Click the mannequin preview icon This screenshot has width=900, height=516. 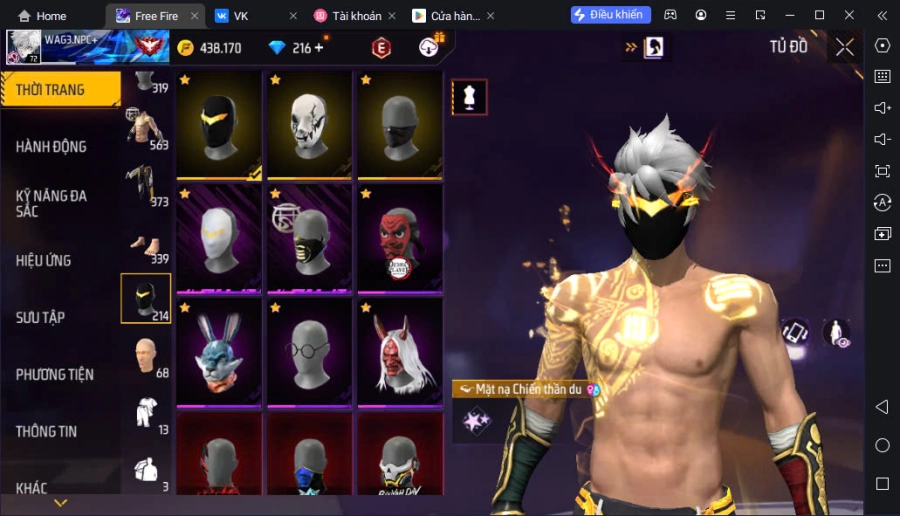469,97
